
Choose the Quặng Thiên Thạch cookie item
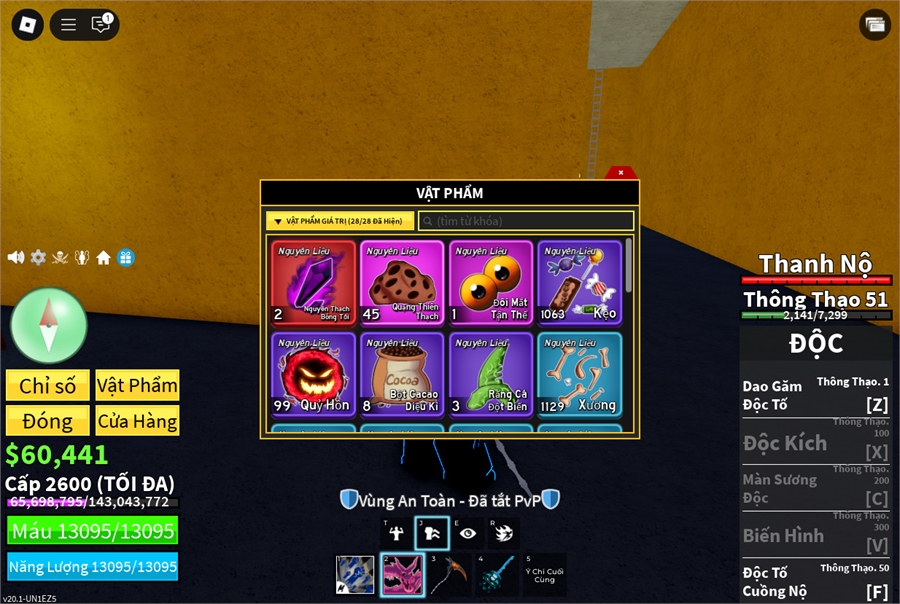(x=402, y=284)
